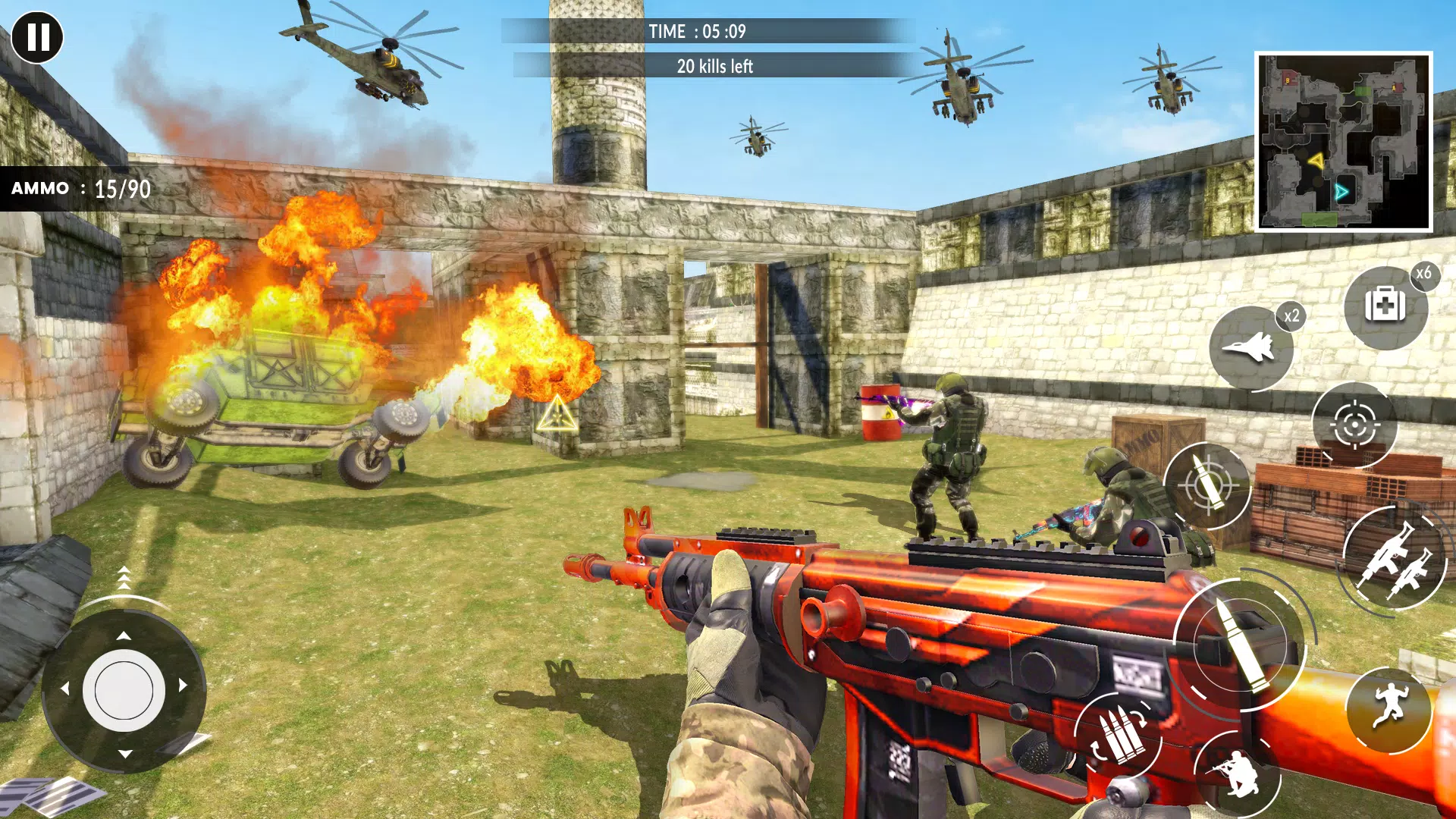Use the medkit with x6 count
Screen dimensions: 1456x819
pyautogui.click(x=1385, y=307)
